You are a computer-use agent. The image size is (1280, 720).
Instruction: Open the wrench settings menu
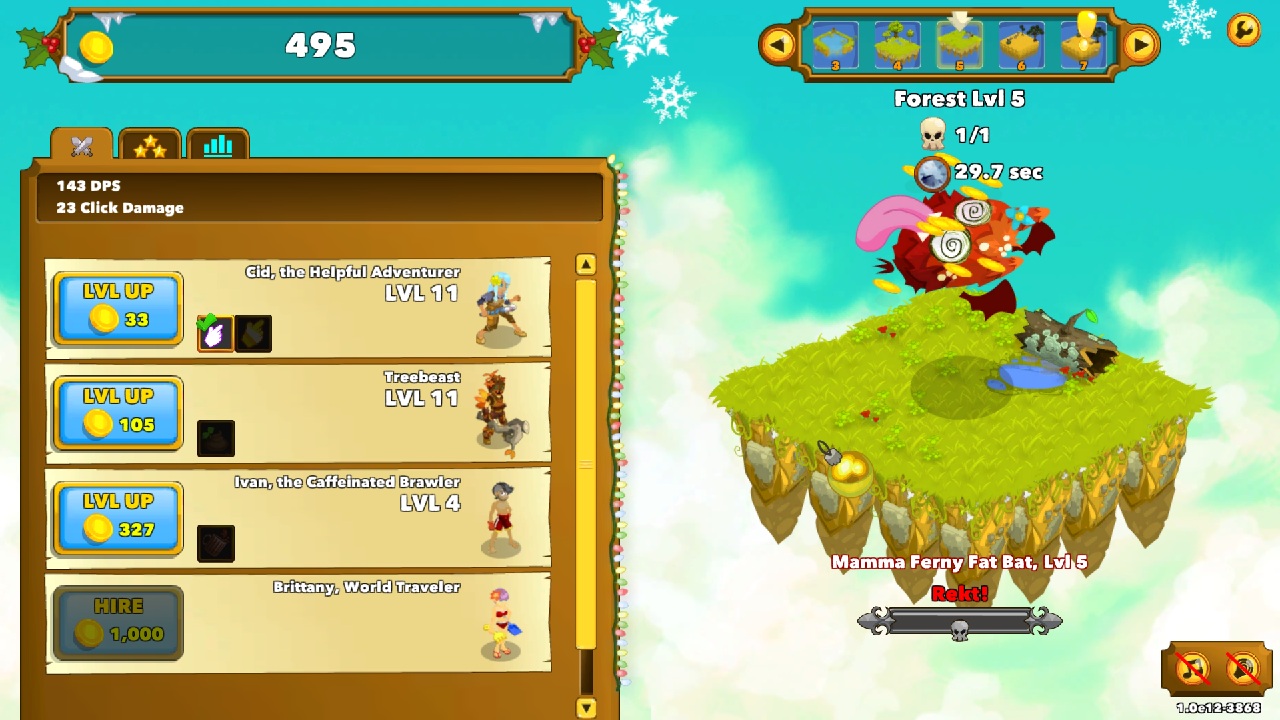(x=1243, y=30)
